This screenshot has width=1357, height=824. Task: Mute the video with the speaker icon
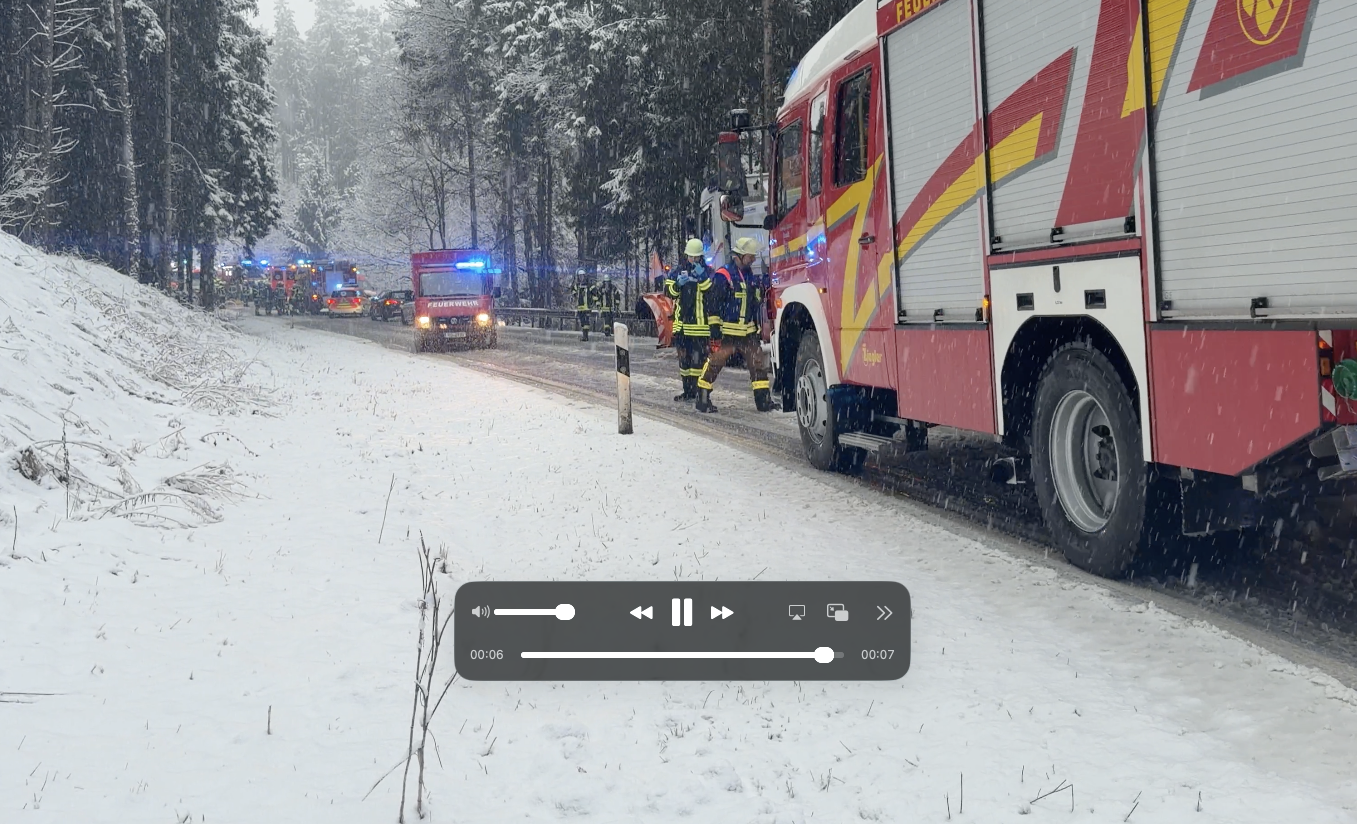point(480,612)
